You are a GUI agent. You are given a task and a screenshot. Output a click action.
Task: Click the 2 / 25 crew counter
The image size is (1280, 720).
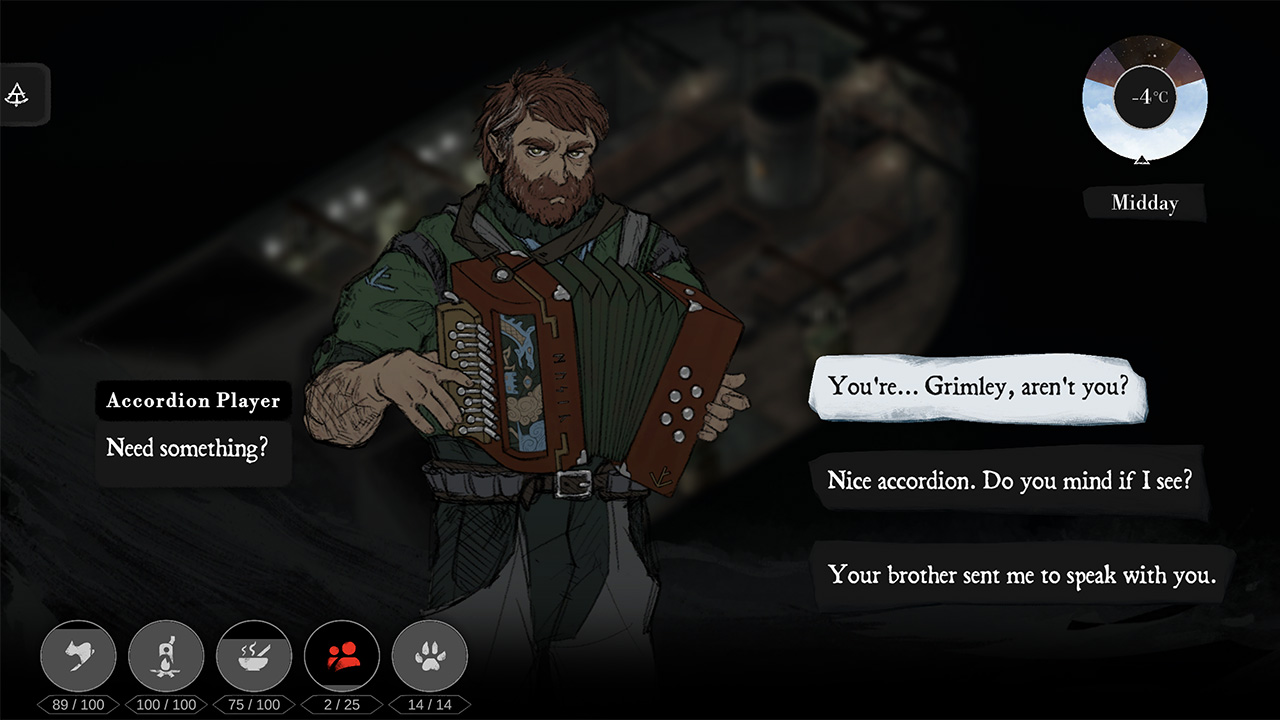pyautogui.click(x=340, y=704)
